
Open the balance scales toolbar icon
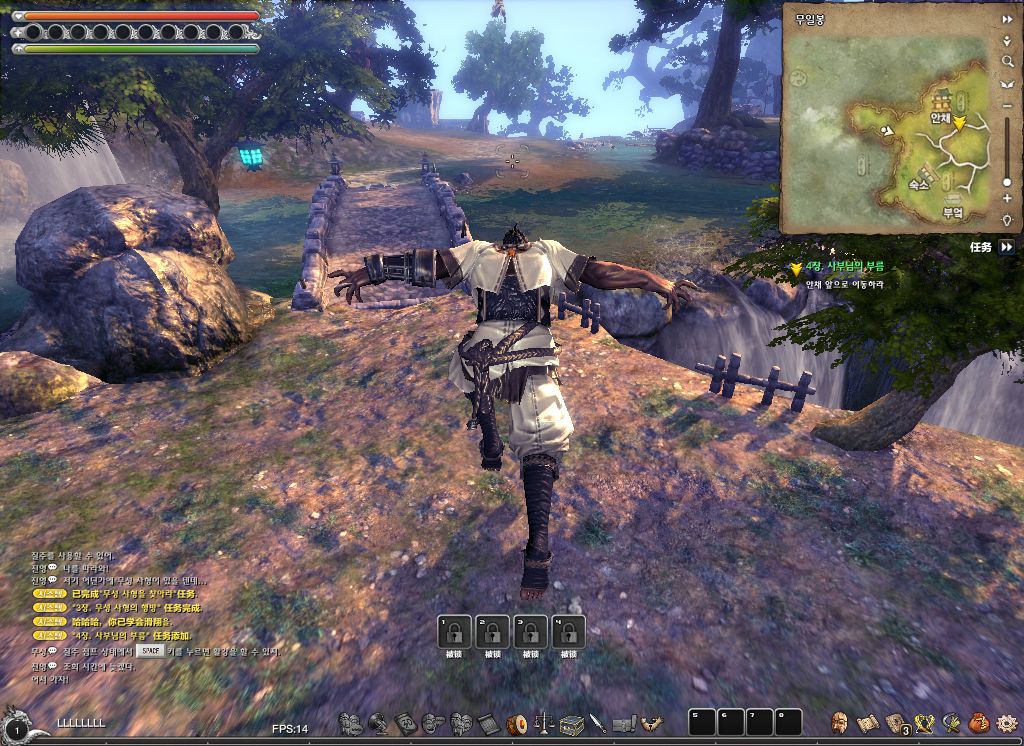pos(545,723)
